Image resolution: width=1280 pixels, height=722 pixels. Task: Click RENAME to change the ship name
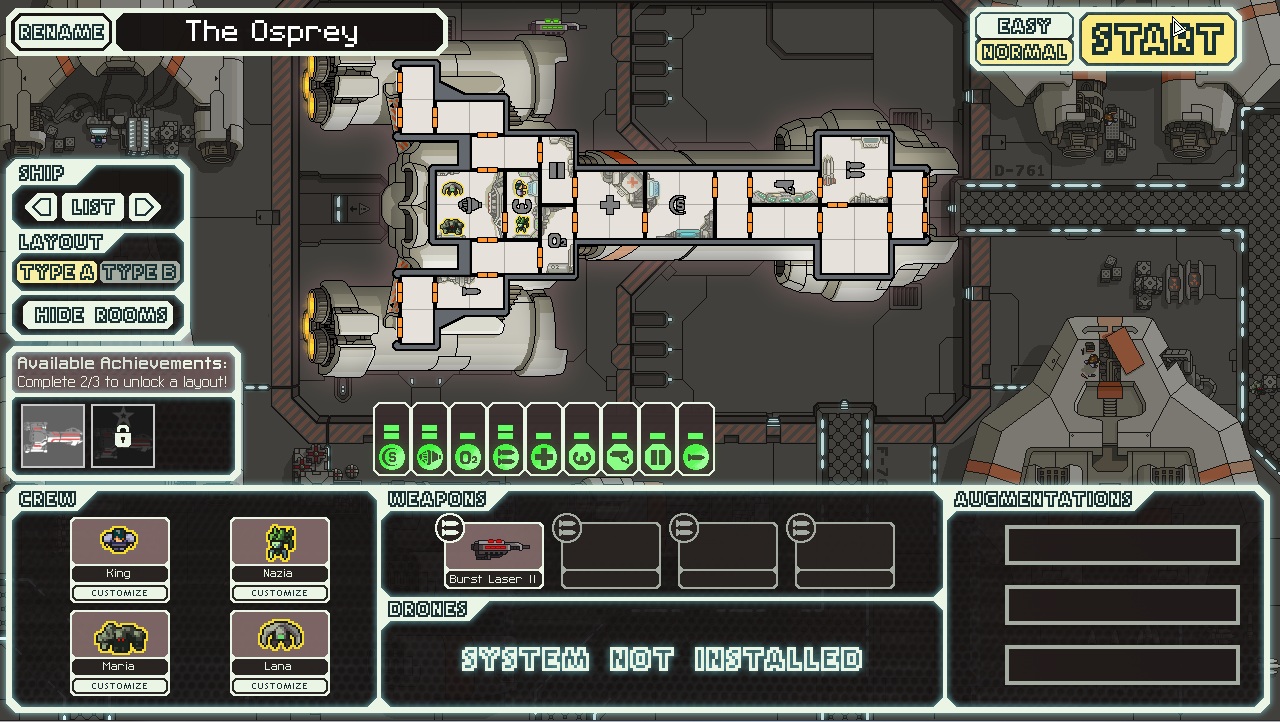pyautogui.click(x=61, y=31)
